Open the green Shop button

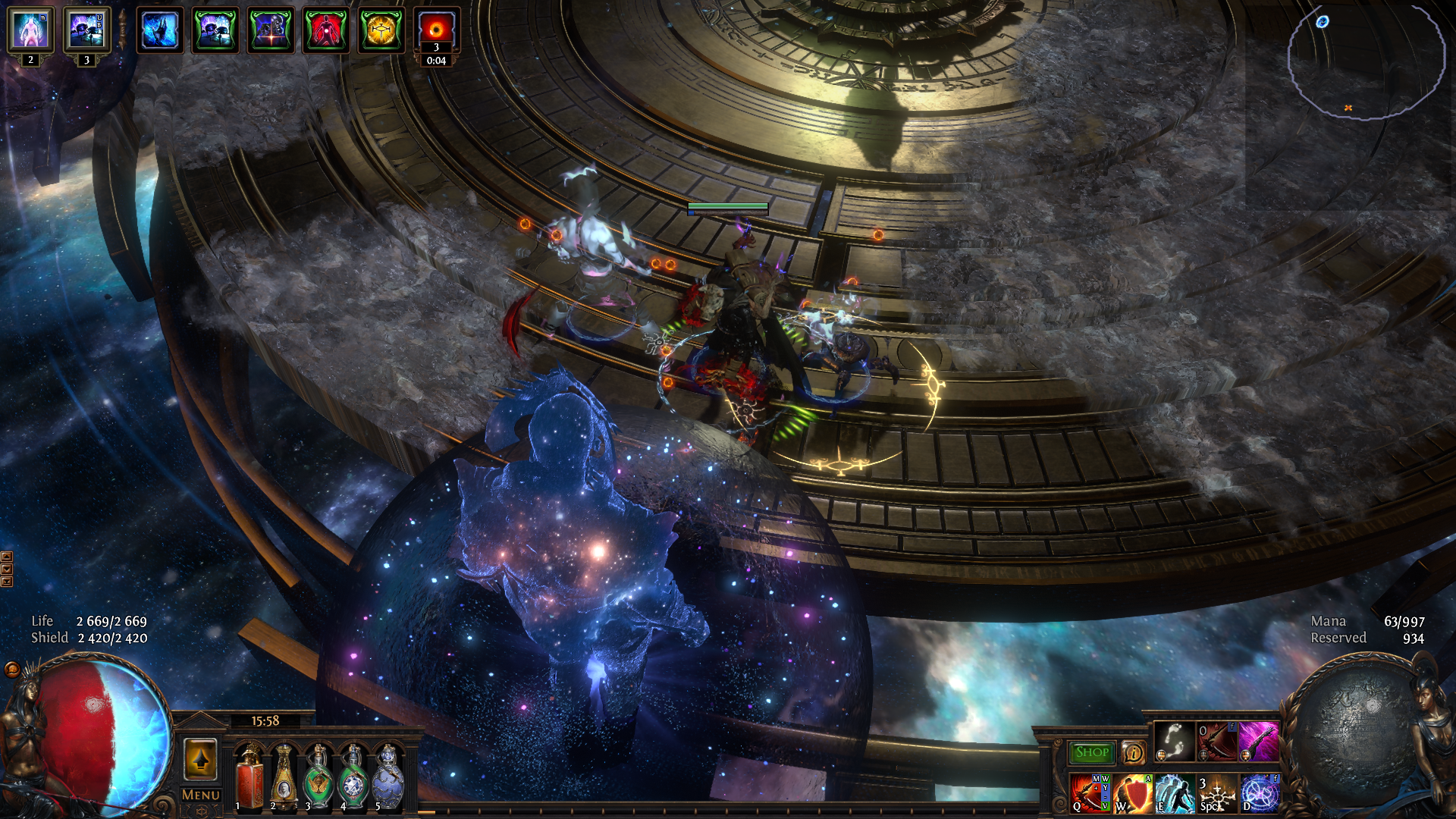(x=1091, y=752)
